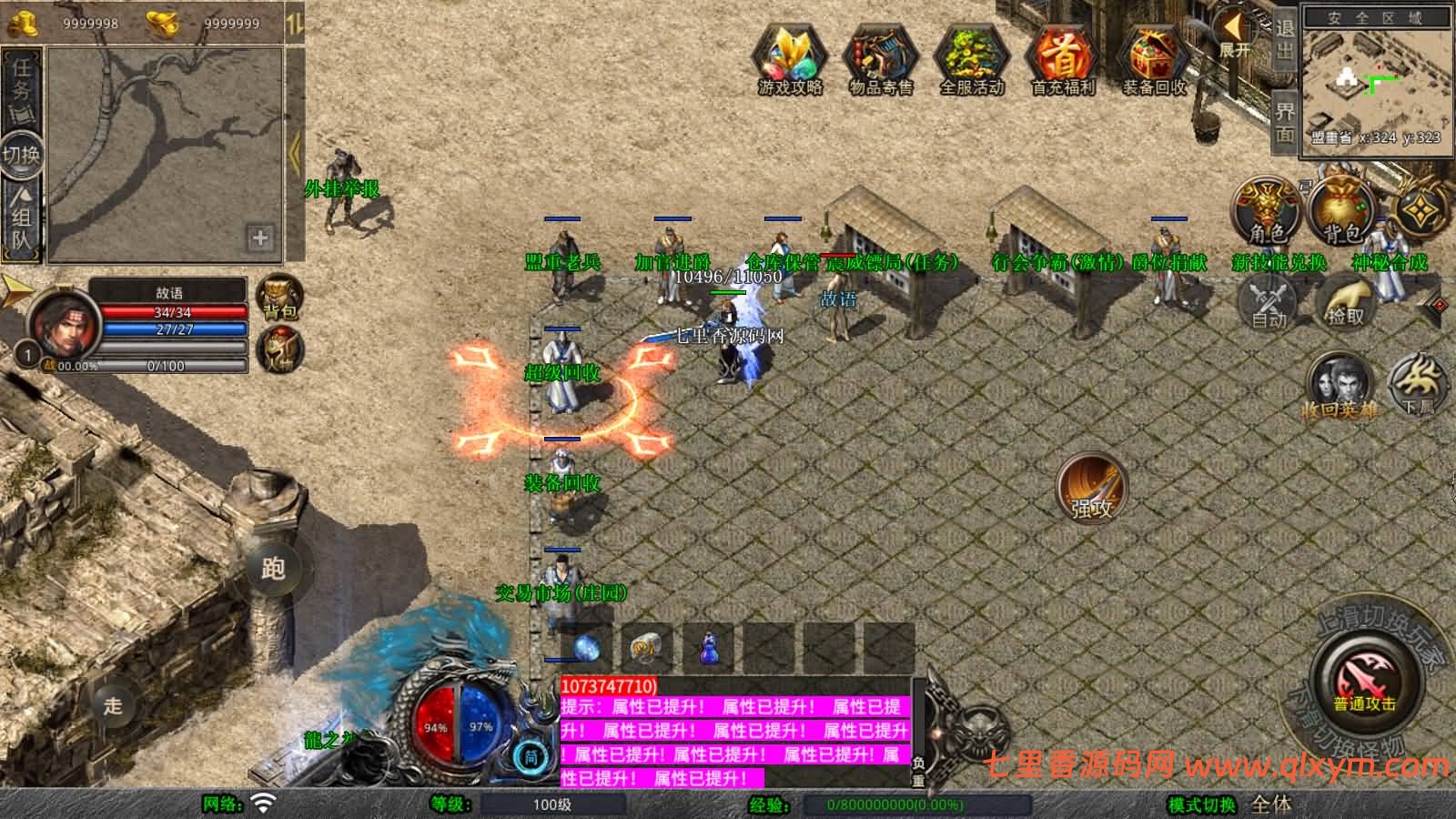Select the 组队 team tab
The width and height of the screenshot is (1456, 819).
21,218
